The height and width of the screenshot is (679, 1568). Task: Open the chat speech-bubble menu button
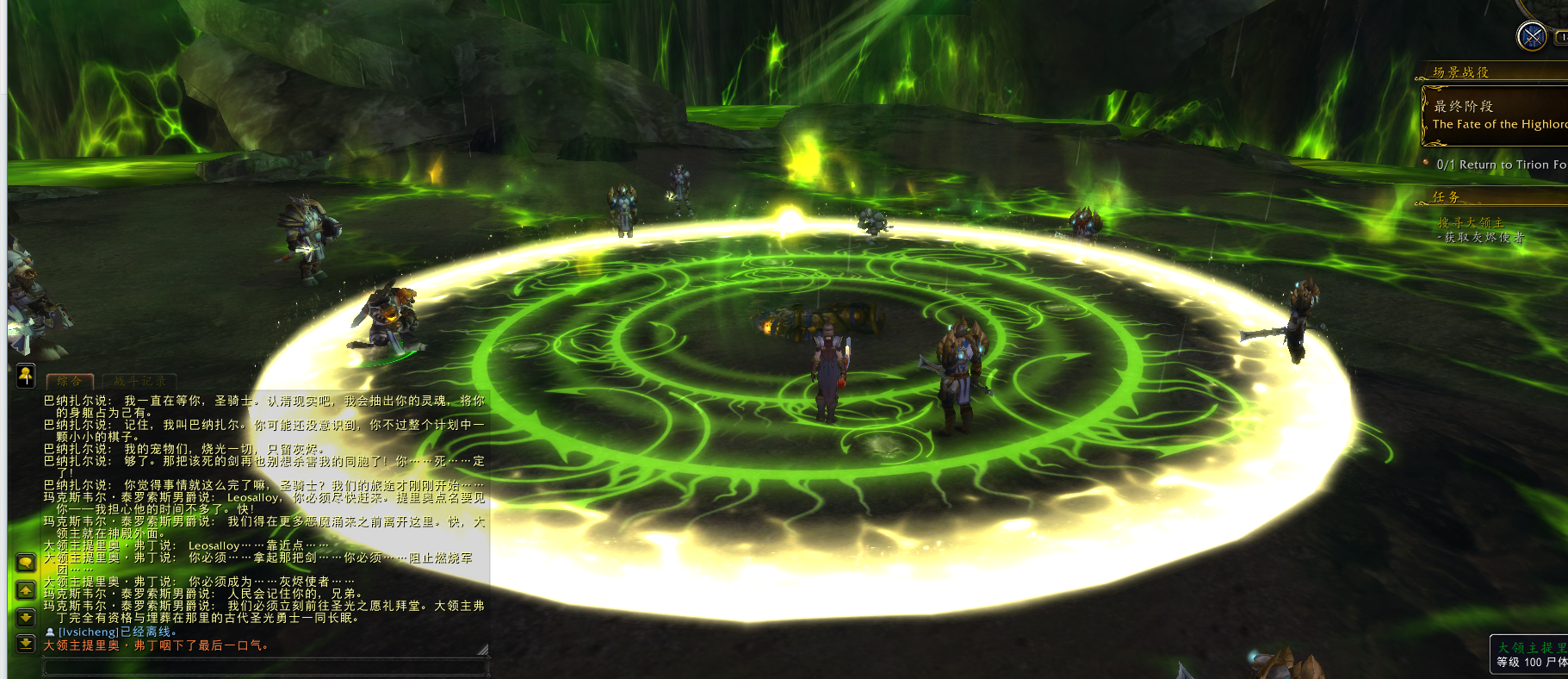click(x=26, y=563)
